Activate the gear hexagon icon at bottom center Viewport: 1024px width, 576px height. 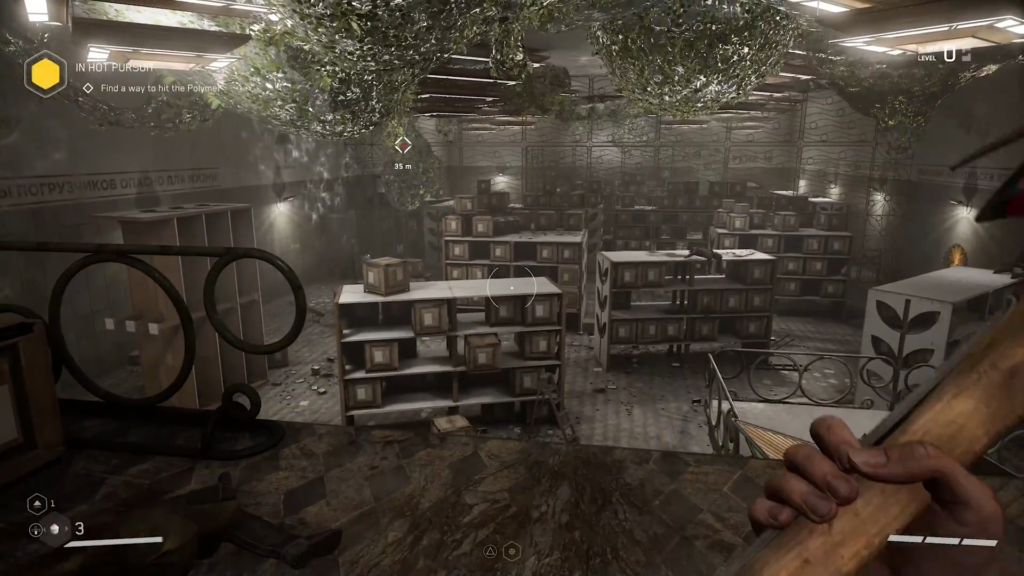click(x=511, y=550)
